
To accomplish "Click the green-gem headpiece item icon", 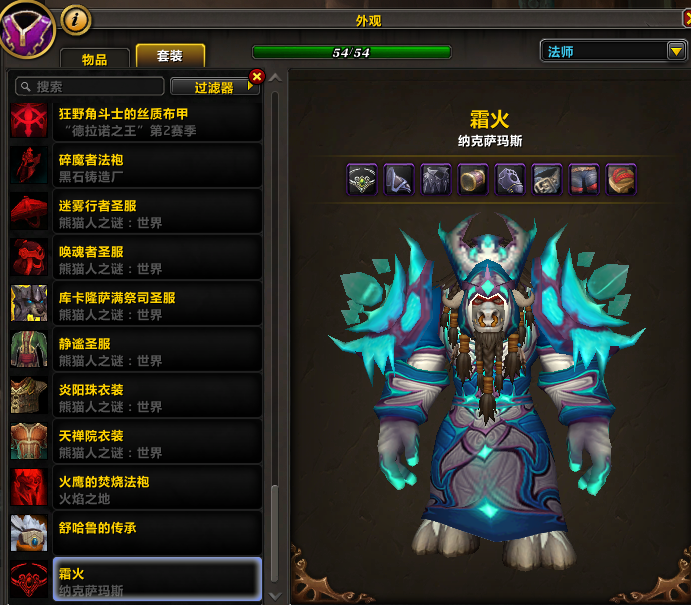I will tap(362, 179).
